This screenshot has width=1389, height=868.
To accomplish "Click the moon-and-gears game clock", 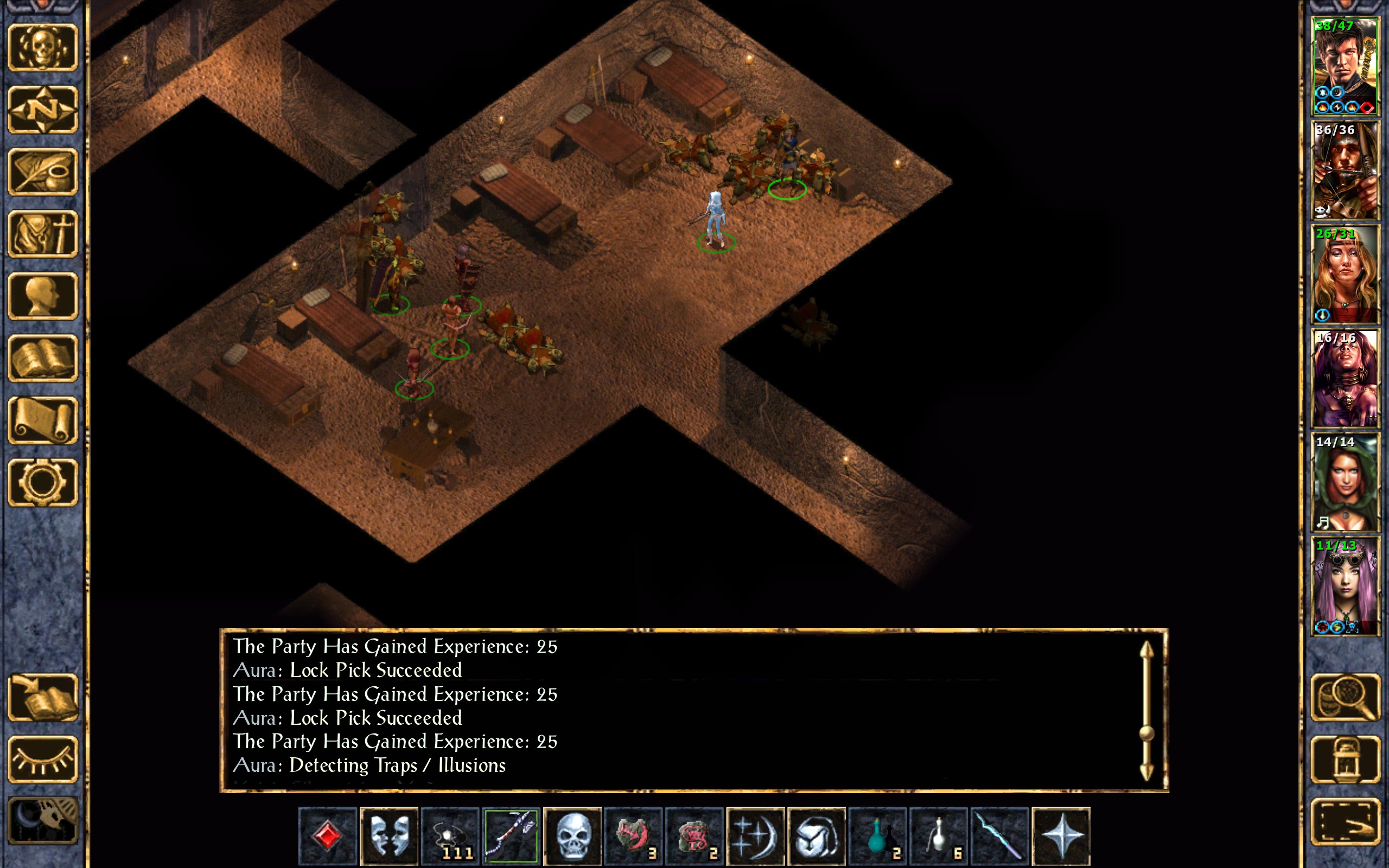I will (x=43, y=821).
